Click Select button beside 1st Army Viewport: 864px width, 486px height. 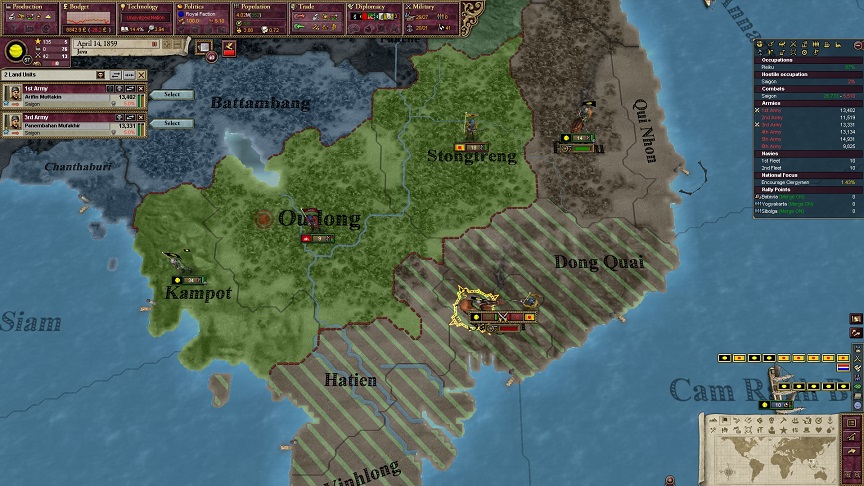tap(172, 95)
